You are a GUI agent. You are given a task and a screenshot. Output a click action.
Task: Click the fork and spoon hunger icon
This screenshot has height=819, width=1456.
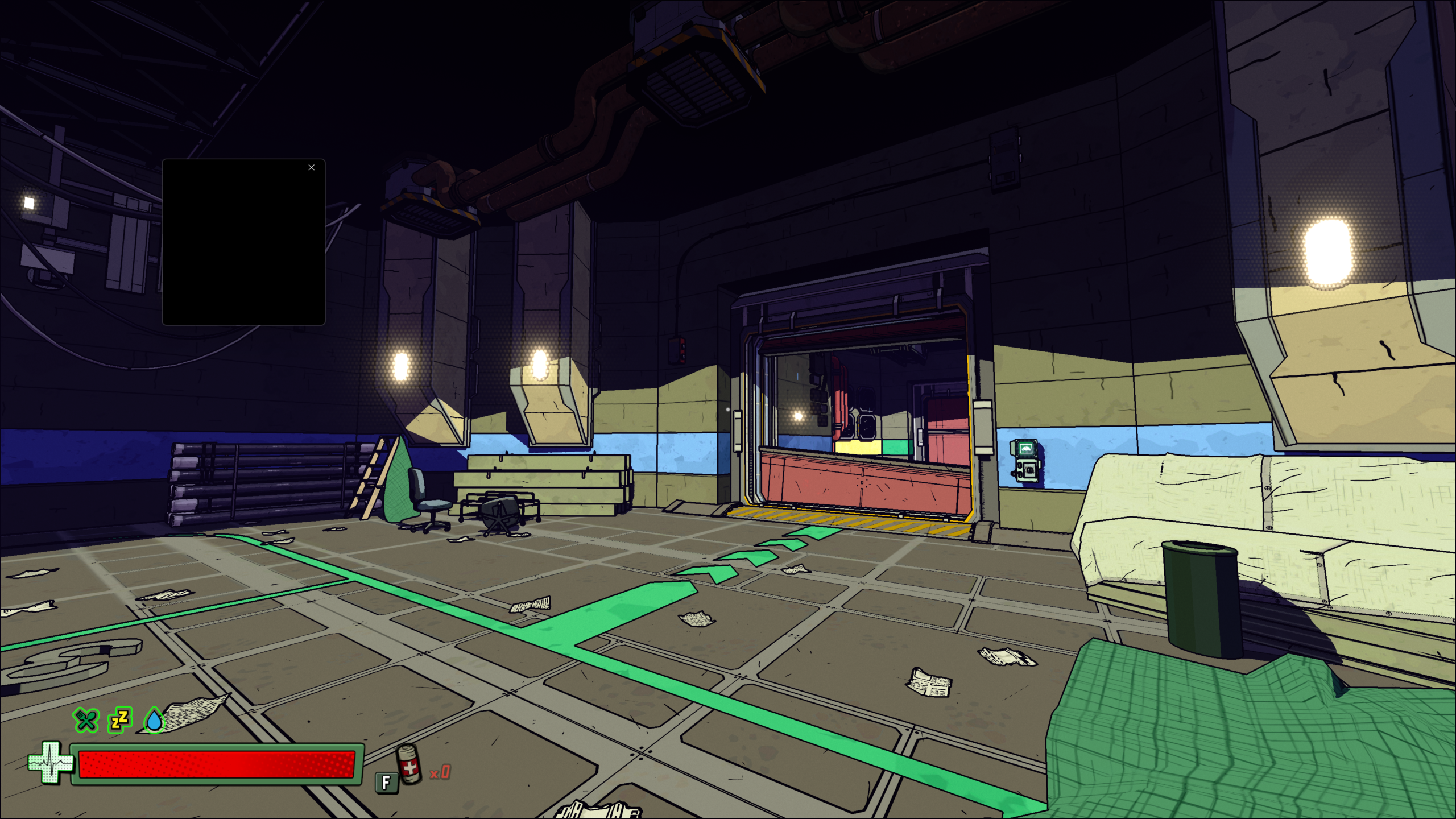pos(86,720)
